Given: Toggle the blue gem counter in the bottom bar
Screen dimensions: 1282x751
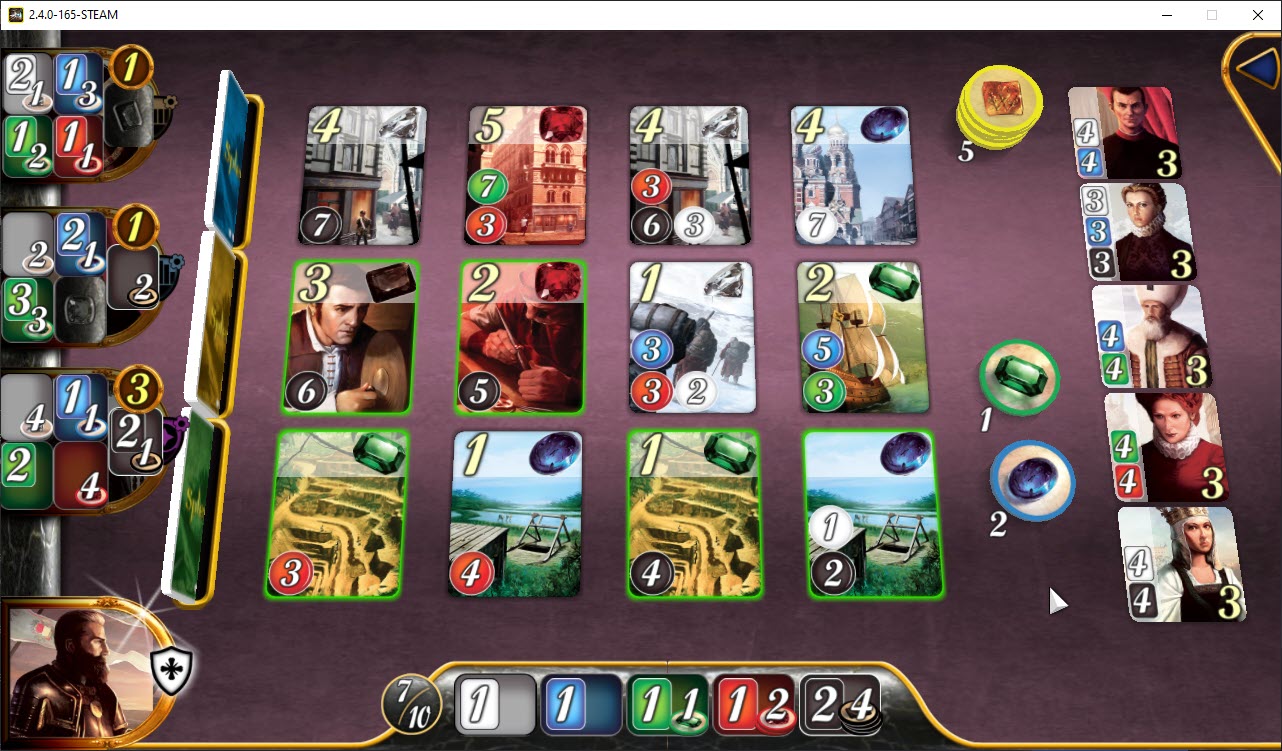Looking at the screenshot, I should coord(580,705).
